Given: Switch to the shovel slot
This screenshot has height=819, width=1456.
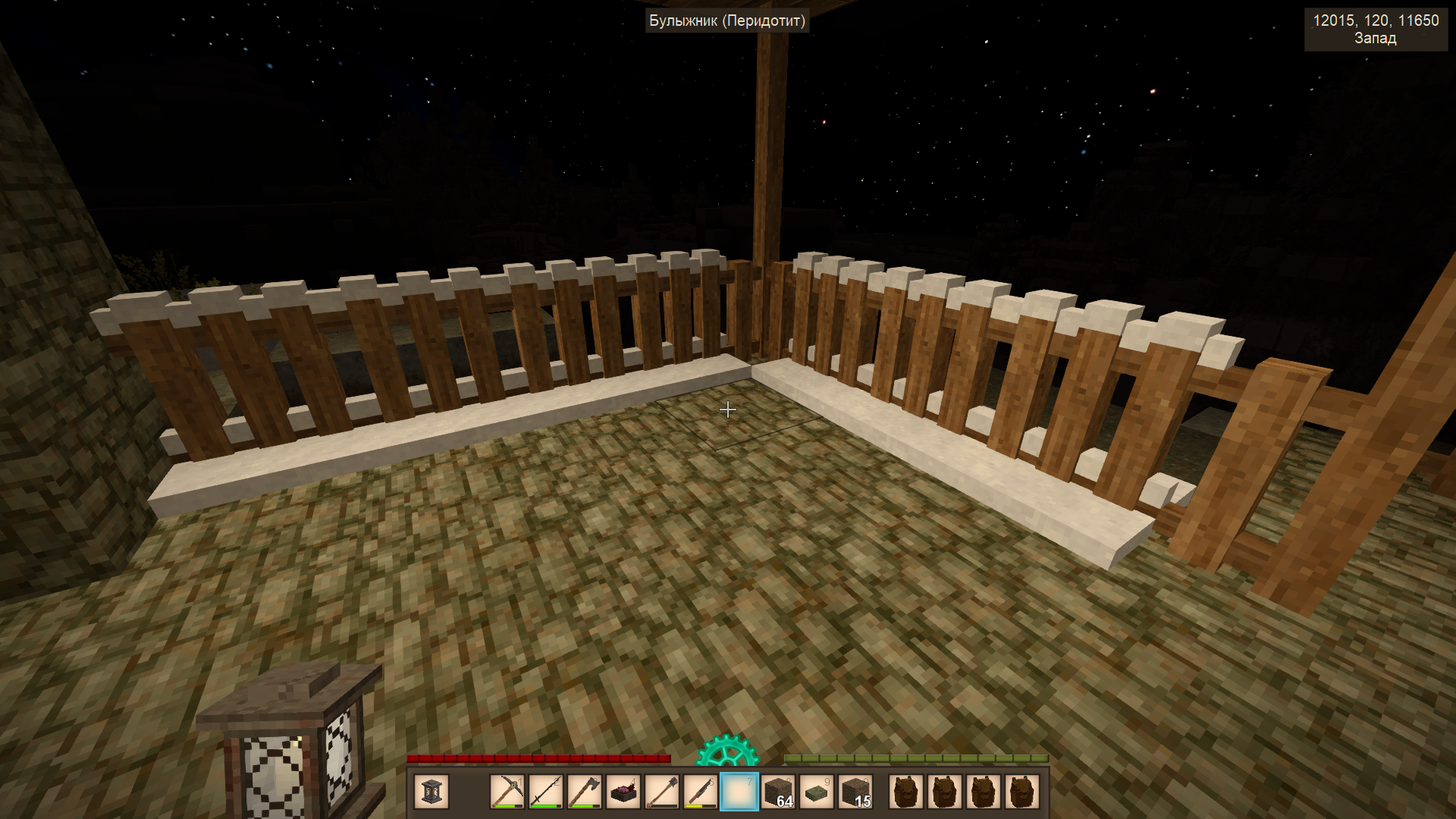Looking at the screenshot, I should tap(662, 792).
